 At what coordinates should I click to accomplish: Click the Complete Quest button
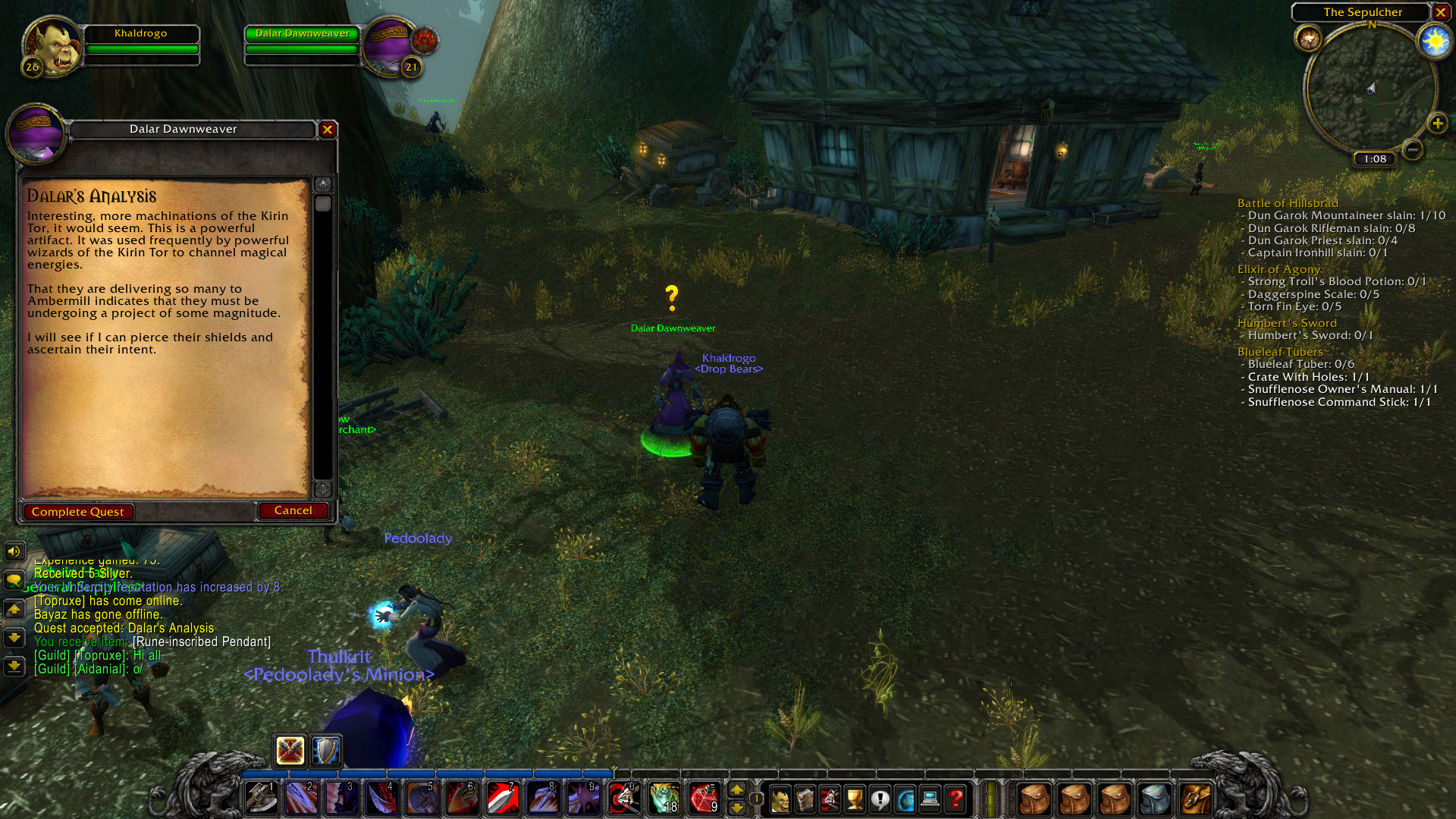[x=78, y=511]
